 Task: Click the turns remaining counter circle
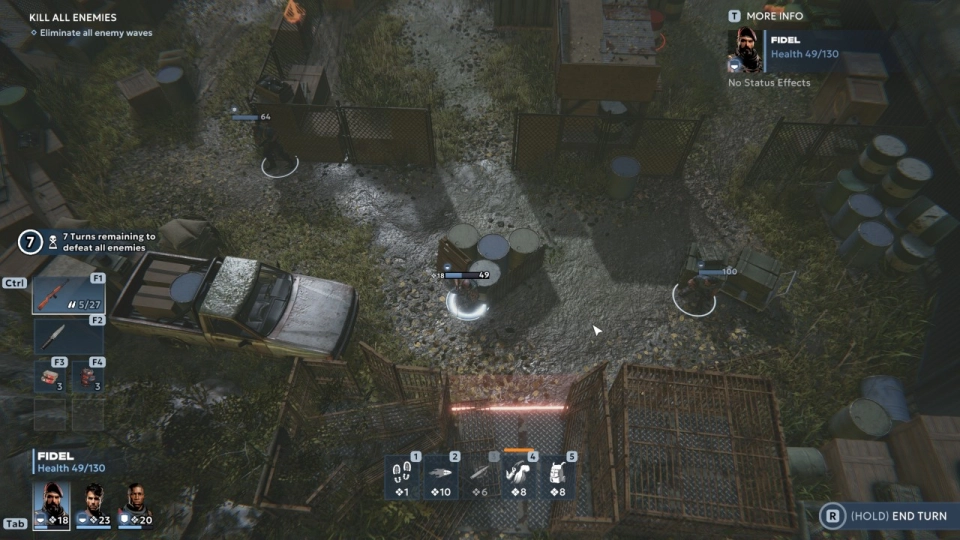[x=30, y=242]
